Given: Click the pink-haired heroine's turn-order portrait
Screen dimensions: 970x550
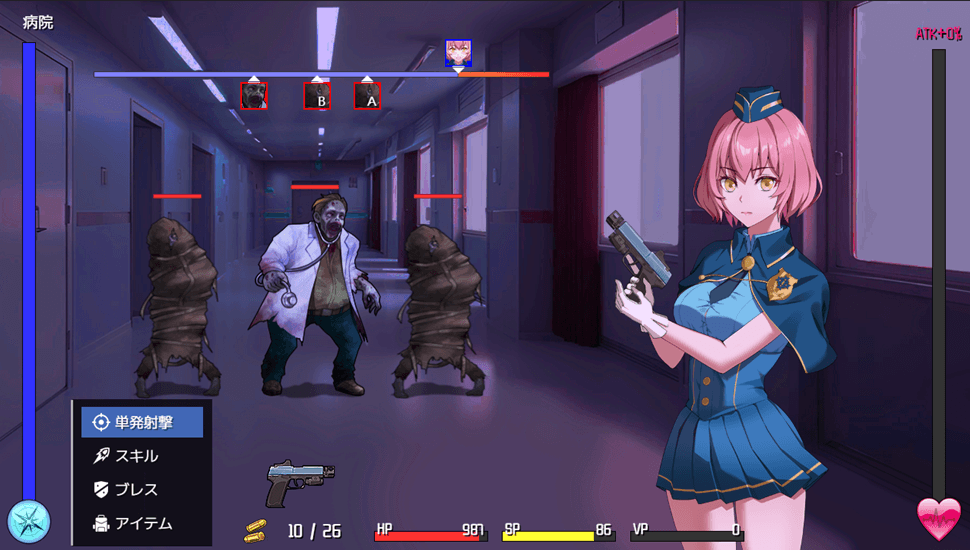Looking at the screenshot, I should point(458,53).
